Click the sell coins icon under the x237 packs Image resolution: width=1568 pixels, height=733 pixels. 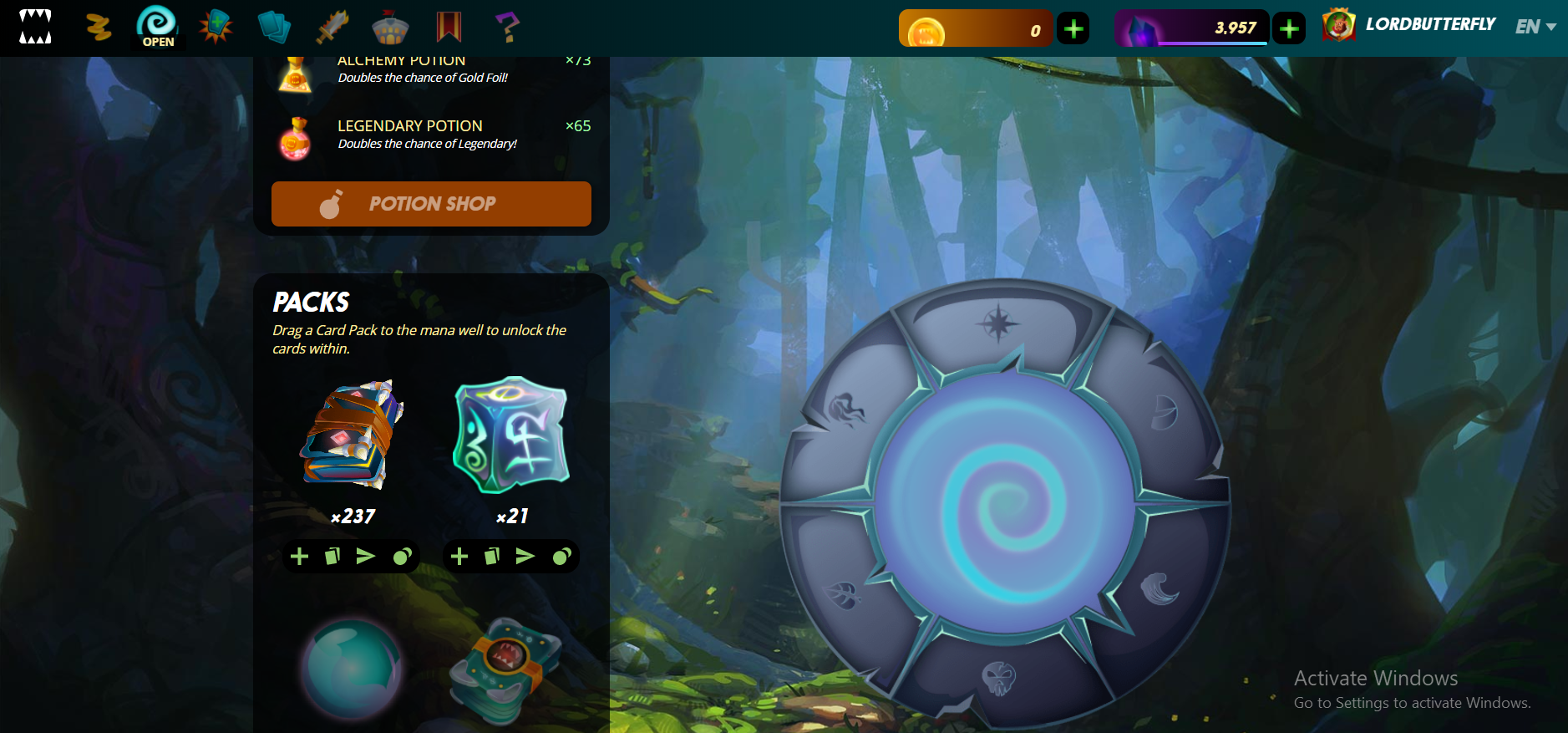click(399, 556)
